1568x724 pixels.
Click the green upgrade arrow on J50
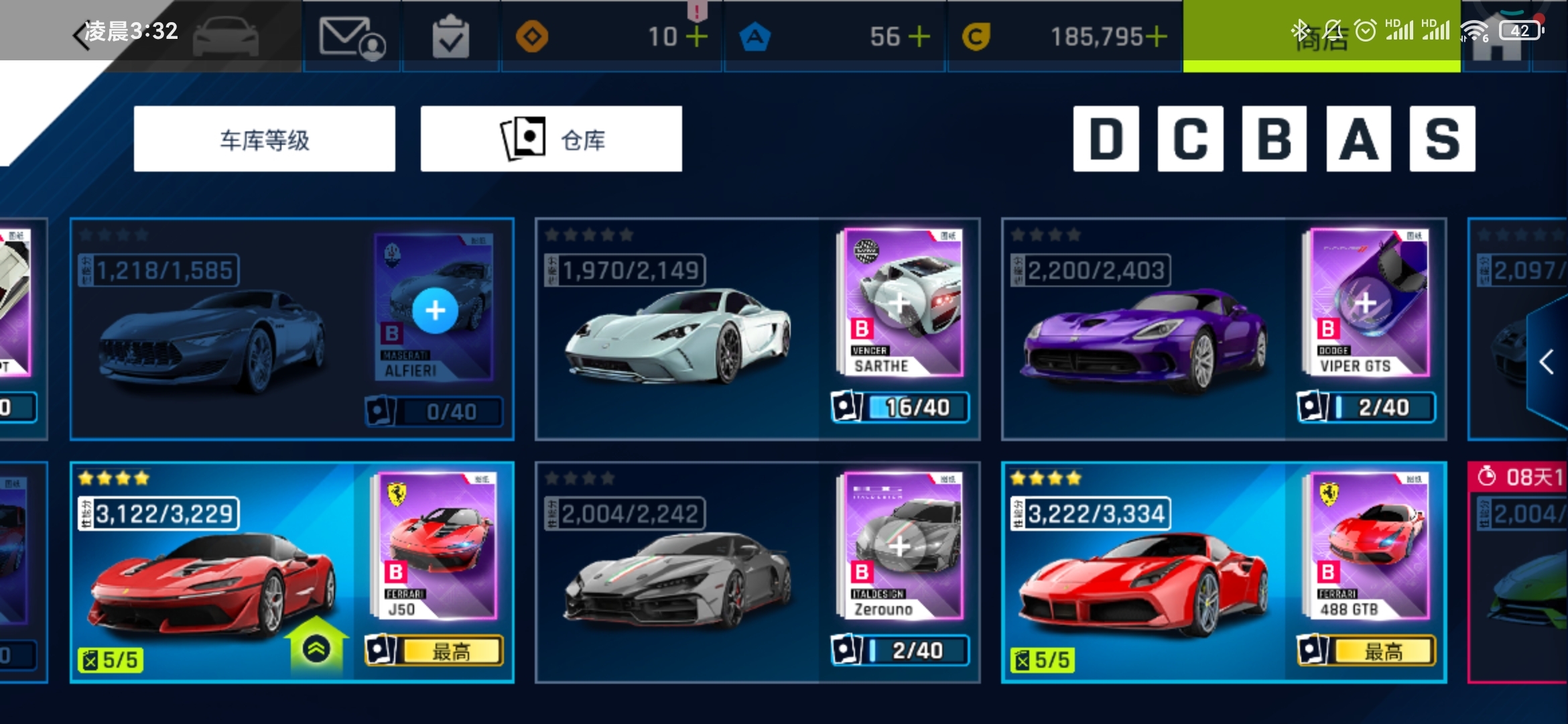316,647
